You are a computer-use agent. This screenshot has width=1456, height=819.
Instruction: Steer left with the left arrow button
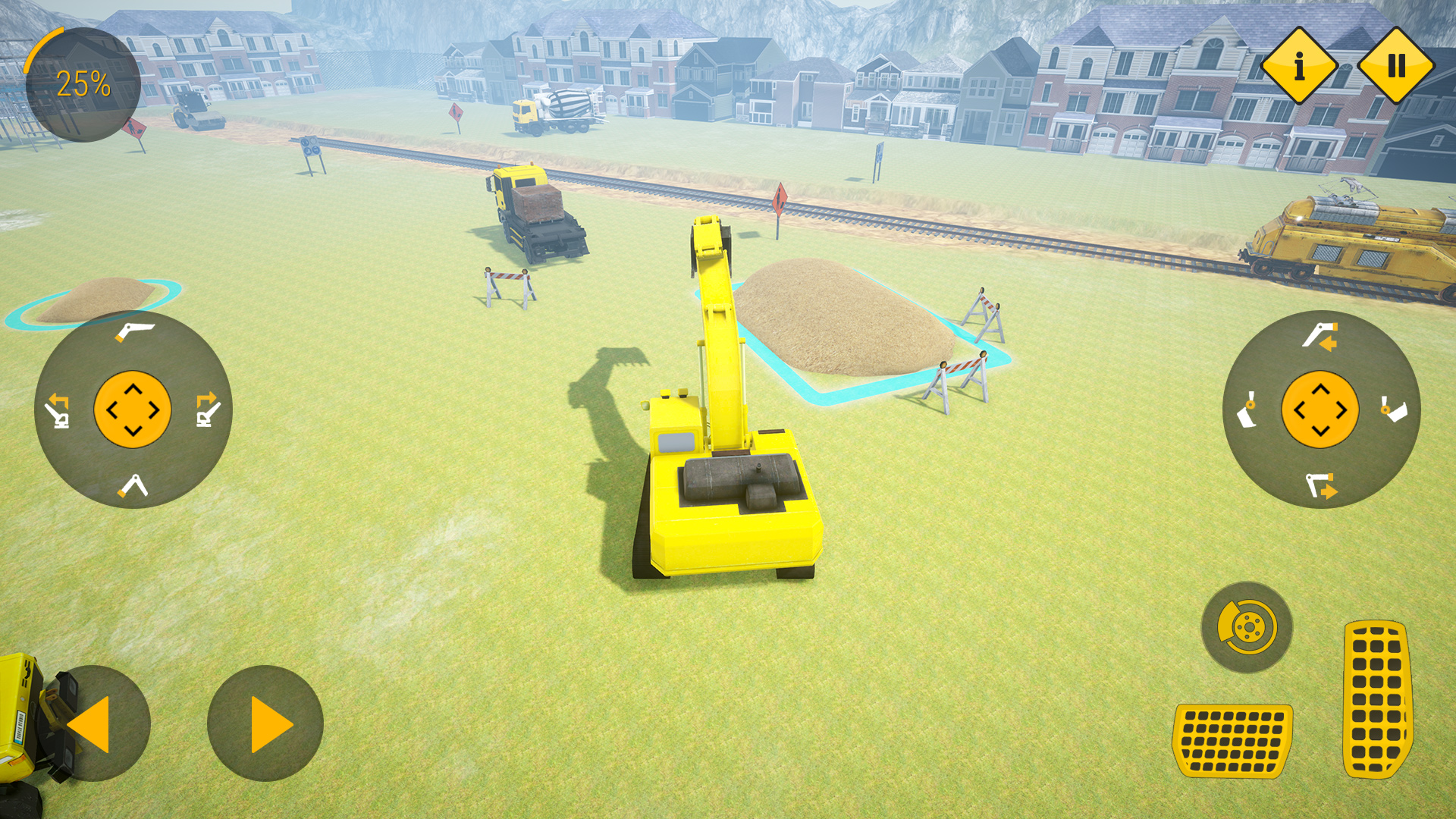(93, 723)
